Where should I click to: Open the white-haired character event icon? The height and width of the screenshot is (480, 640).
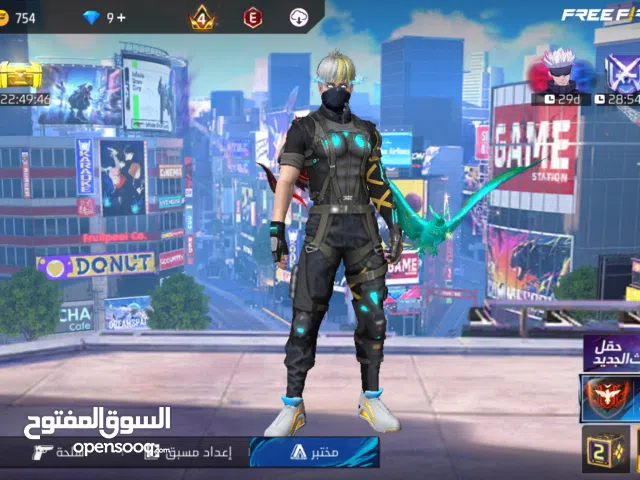tap(558, 72)
